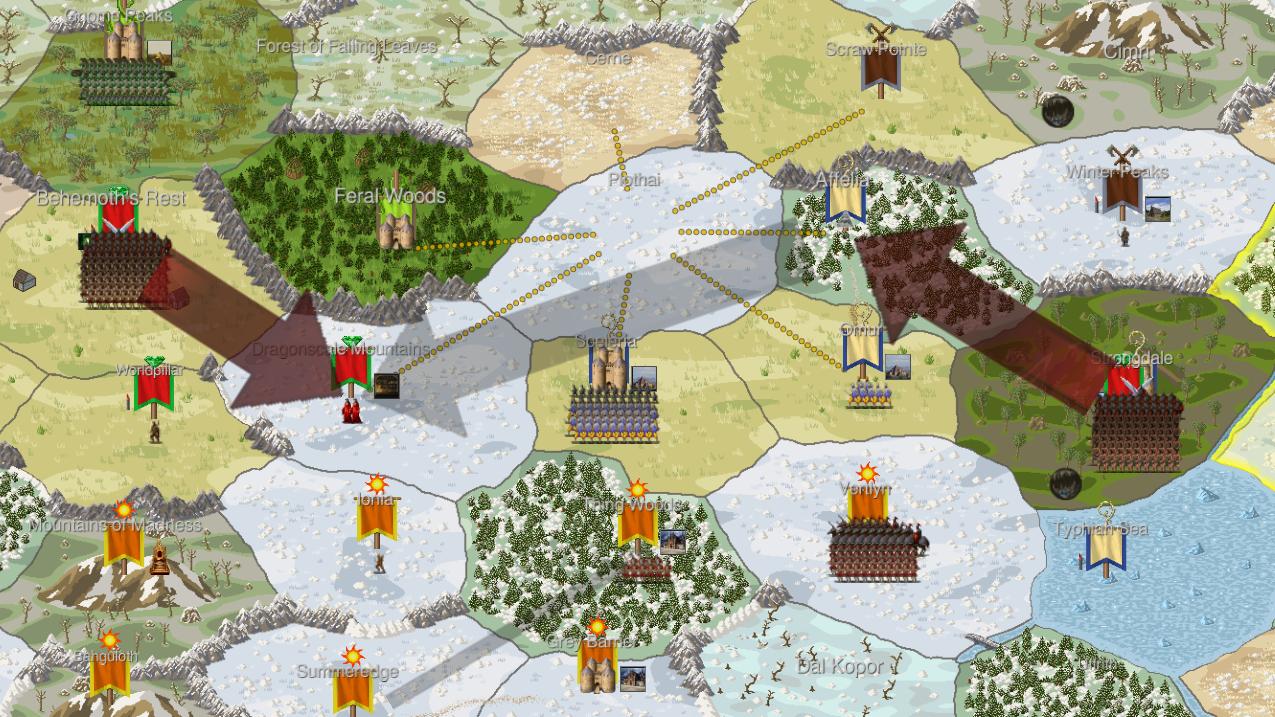Select the Typhian Sea banner
Image resolution: width=1275 pixels, height=717 pixels.
[x=1105, y=548]
